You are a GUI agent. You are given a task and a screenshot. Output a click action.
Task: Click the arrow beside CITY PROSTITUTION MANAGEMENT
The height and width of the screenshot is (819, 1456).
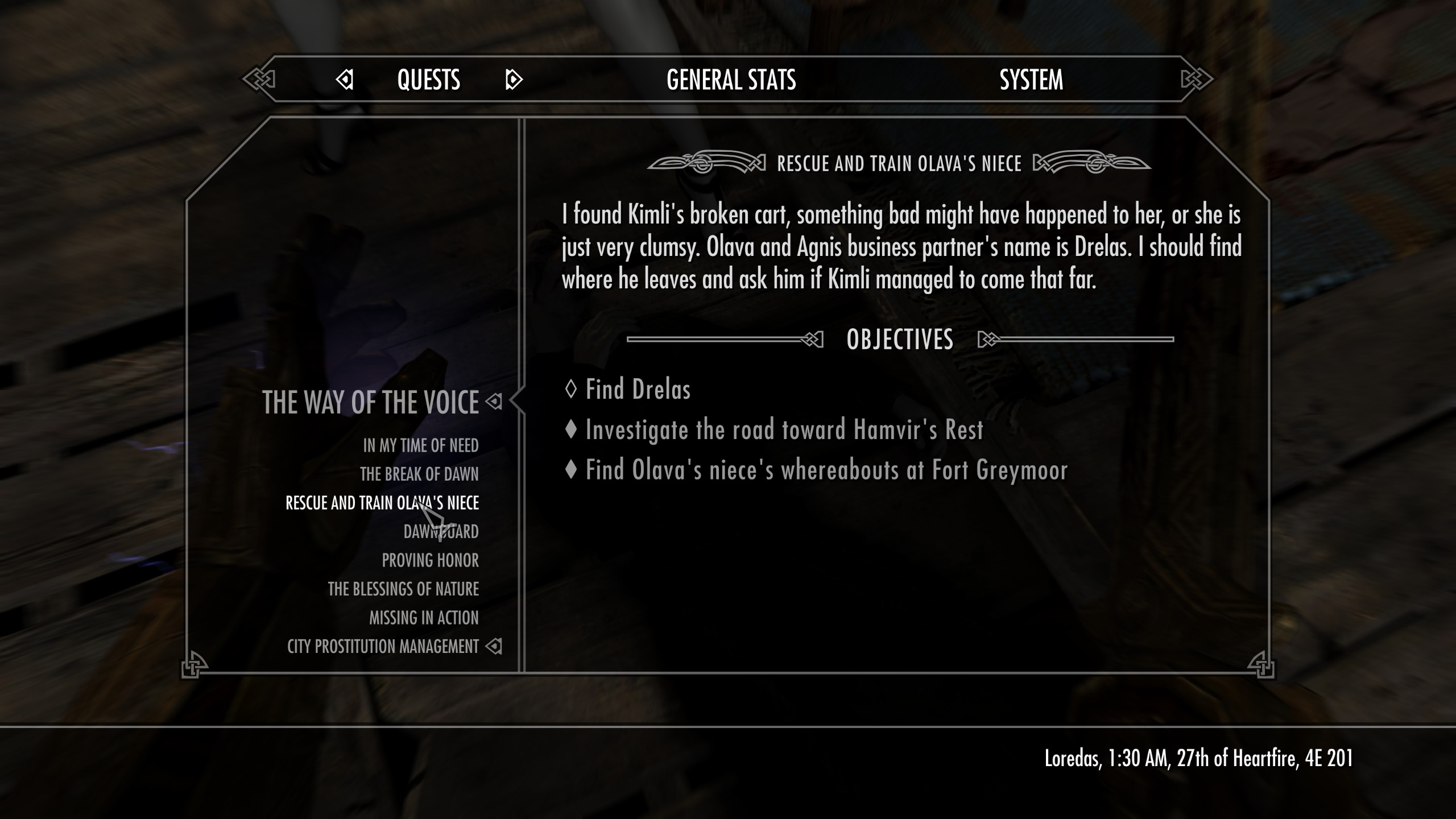[494, 646]
